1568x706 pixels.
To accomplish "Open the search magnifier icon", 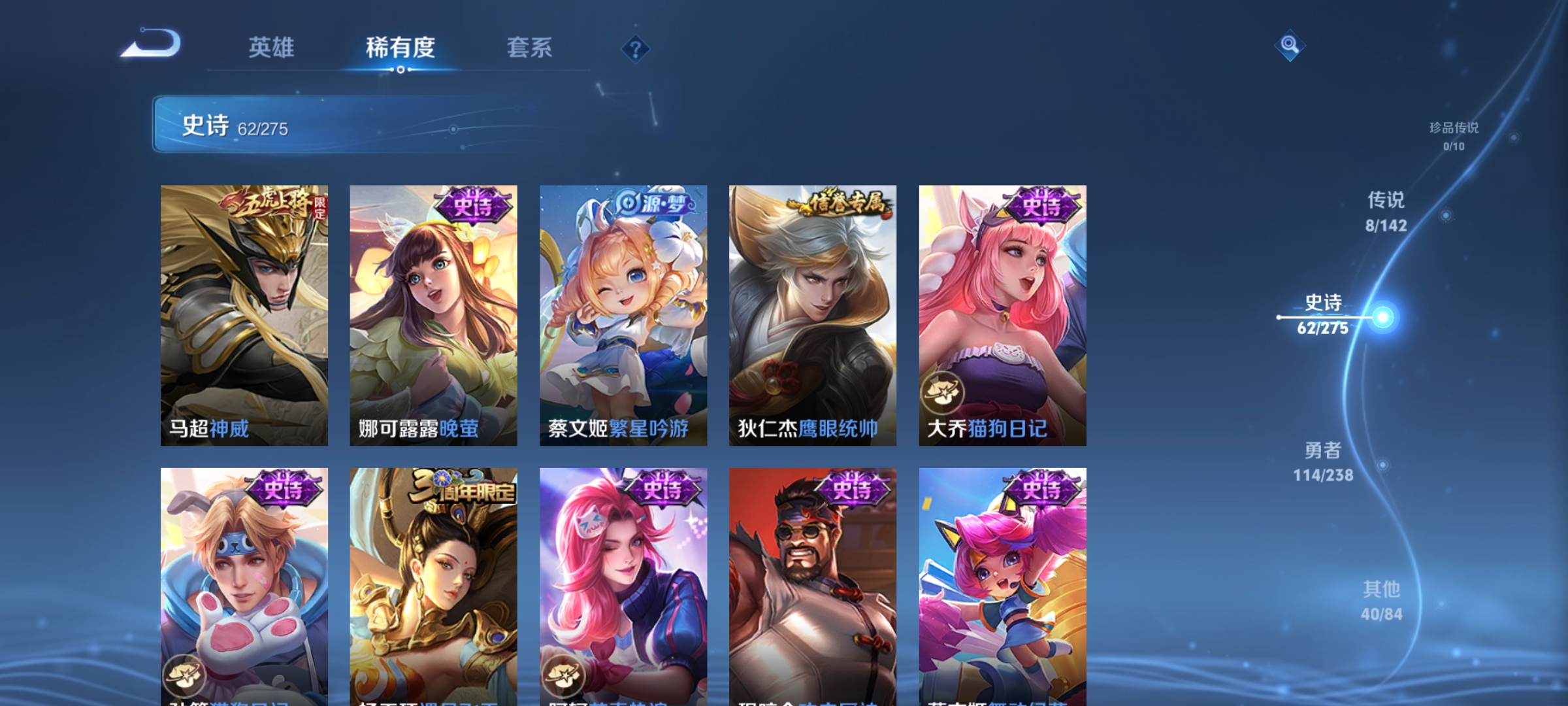I will point(1290,47).
